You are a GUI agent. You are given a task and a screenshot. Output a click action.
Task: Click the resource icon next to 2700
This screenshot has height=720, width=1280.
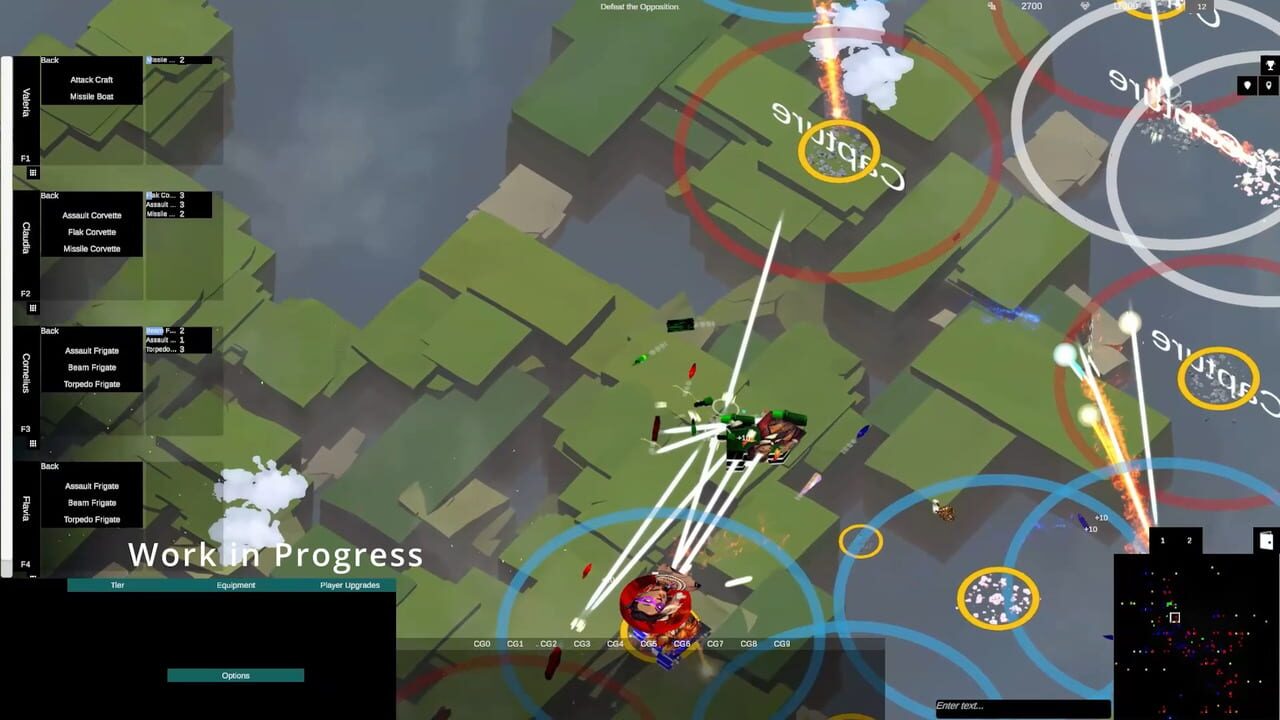(x=991, y=6)
